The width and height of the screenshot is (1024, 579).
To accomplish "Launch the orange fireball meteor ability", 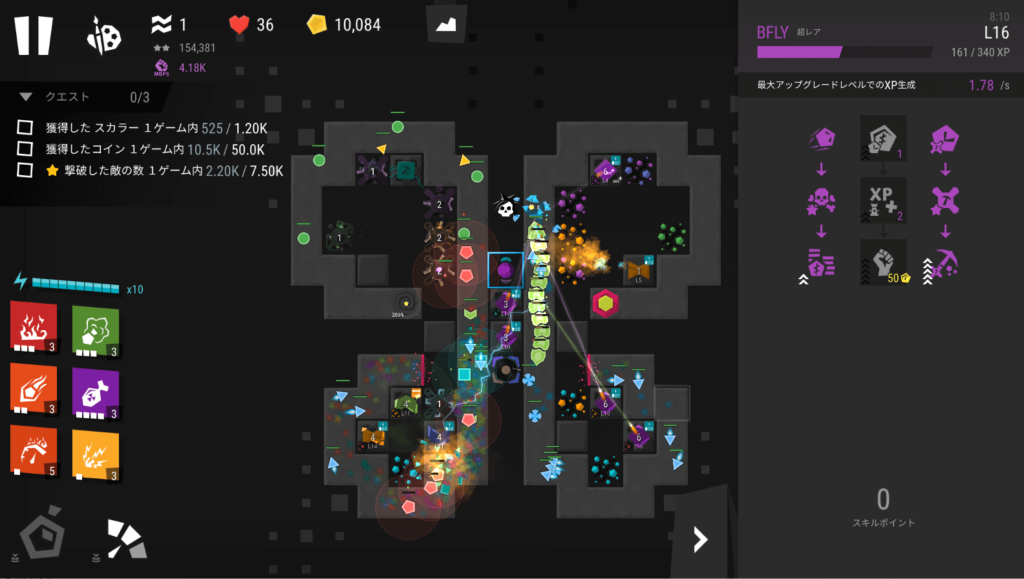I will (33, 389).
